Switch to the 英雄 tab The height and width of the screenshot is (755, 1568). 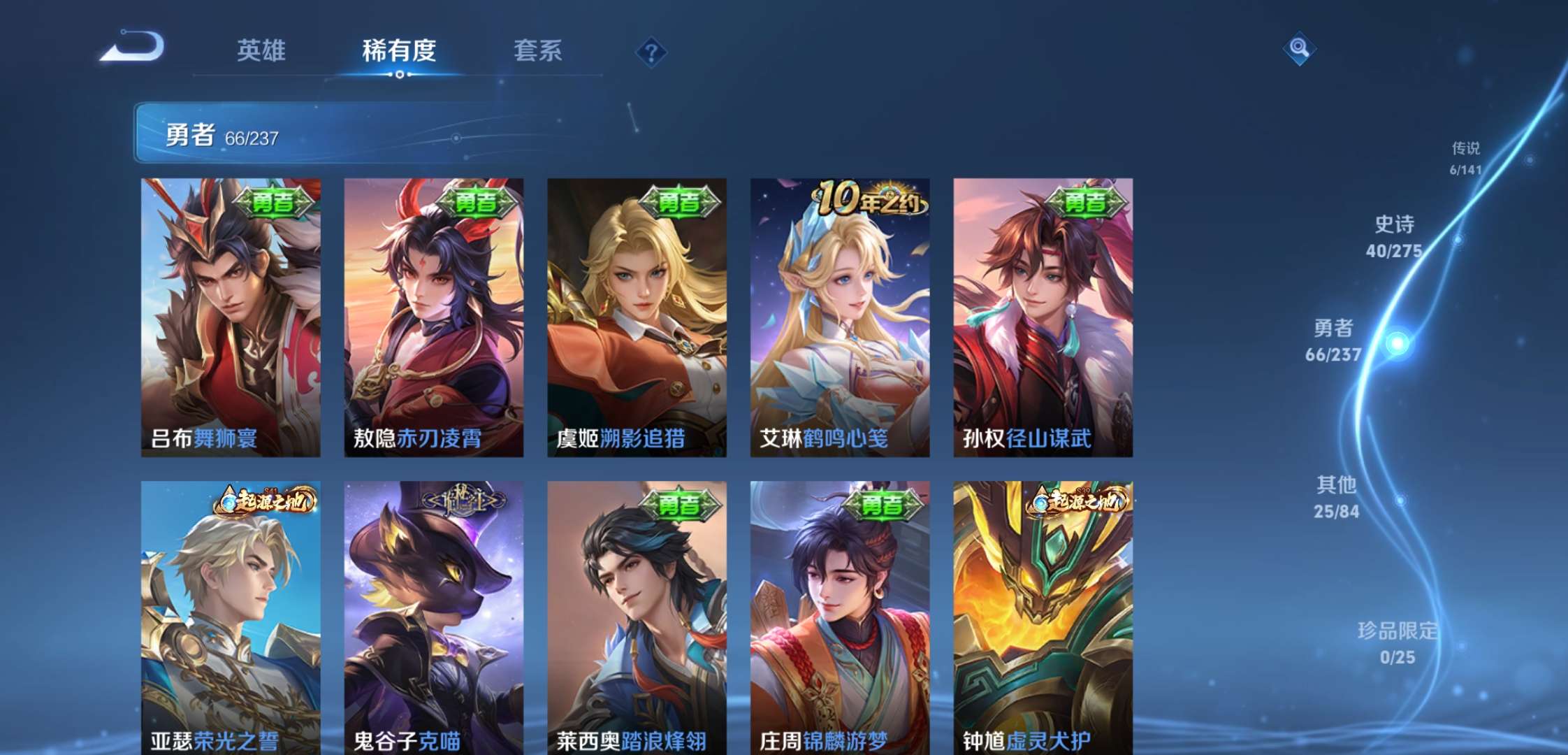(262, 50)
